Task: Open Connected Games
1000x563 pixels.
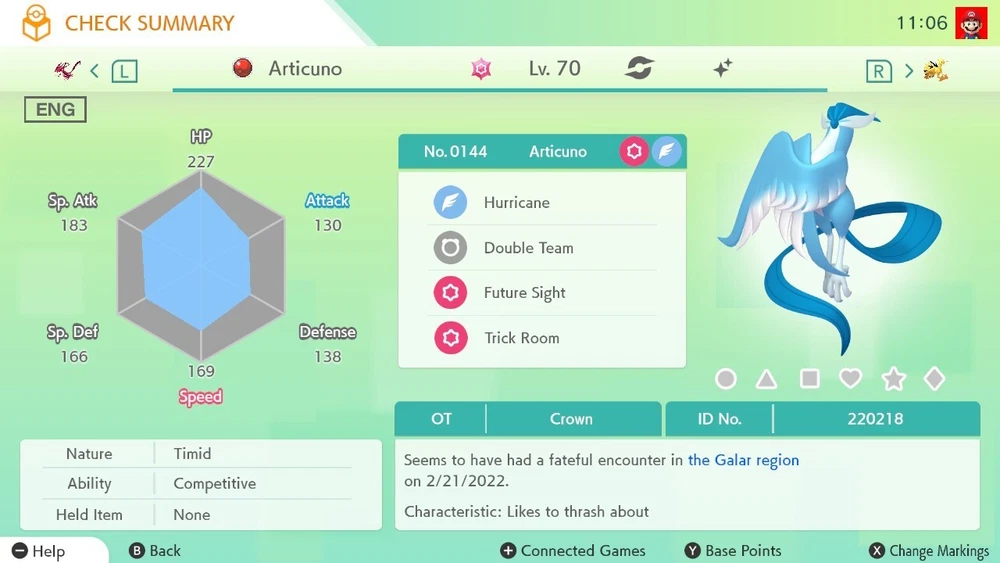Action: coord(572,551)
